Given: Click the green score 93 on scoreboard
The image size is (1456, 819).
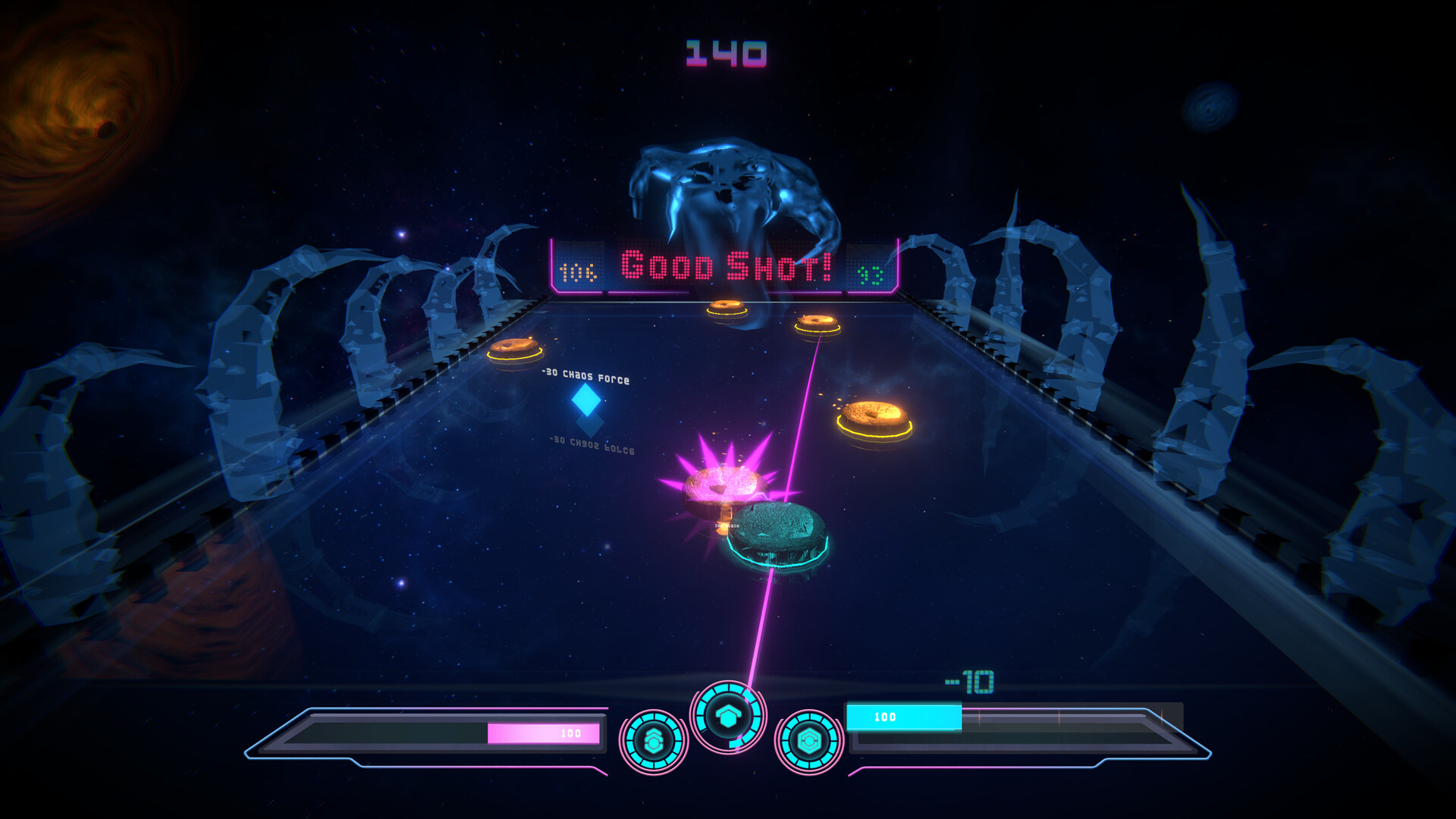Looking at the screenshot, I should click(871, 273).
